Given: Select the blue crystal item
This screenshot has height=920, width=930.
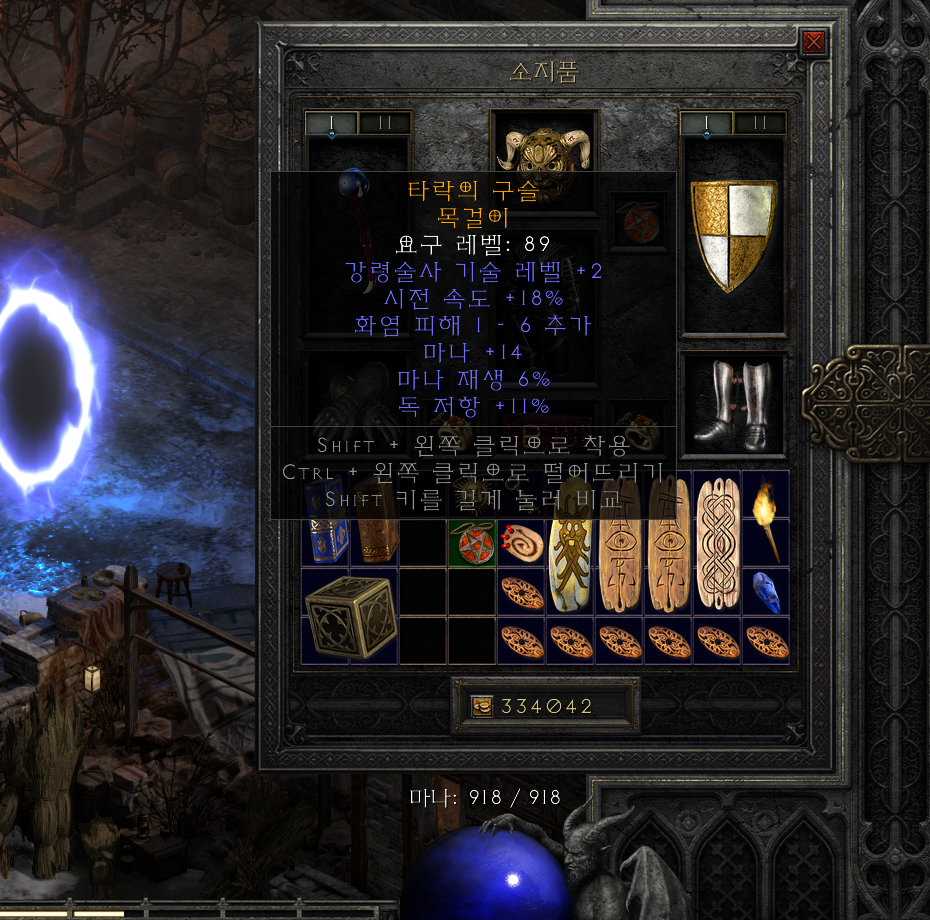Looking at the screenshot, I should coord(765,592).
